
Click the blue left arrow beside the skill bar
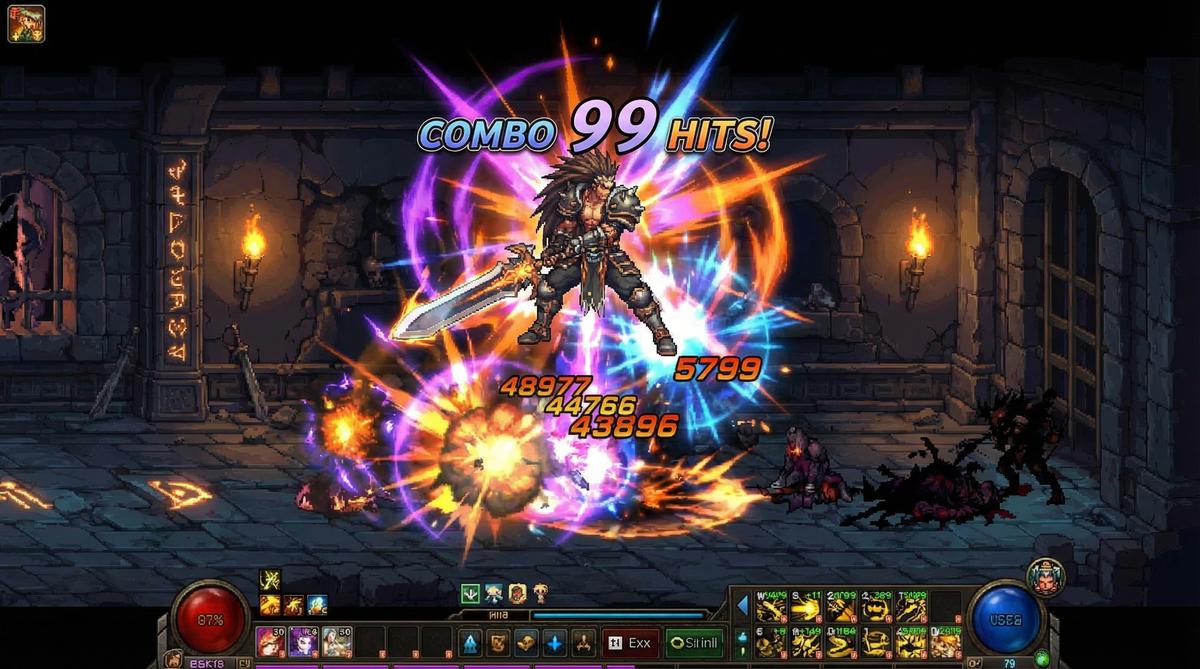tap(743, 606)
